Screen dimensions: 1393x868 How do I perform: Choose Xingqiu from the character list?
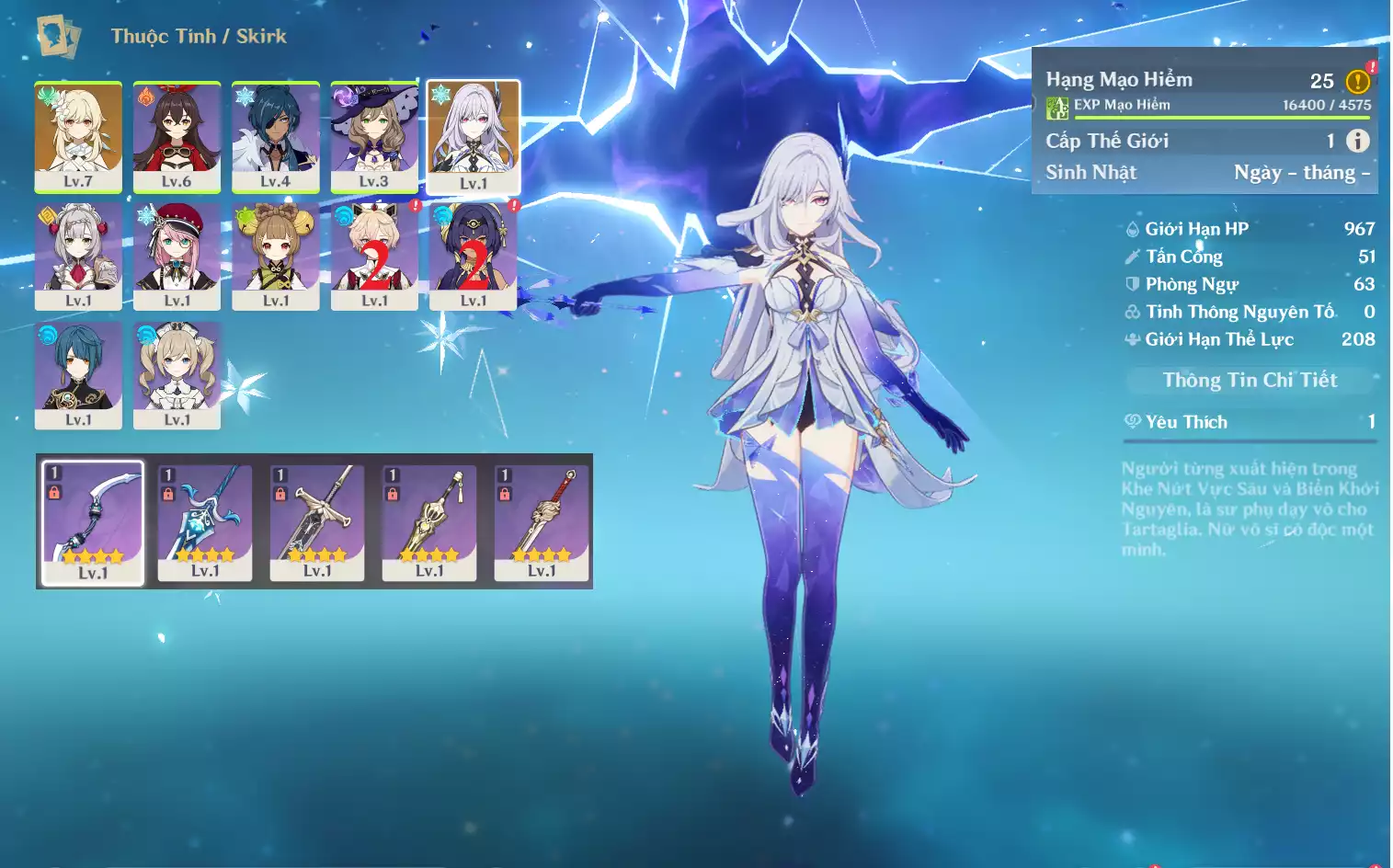click(x=78, y=374)
